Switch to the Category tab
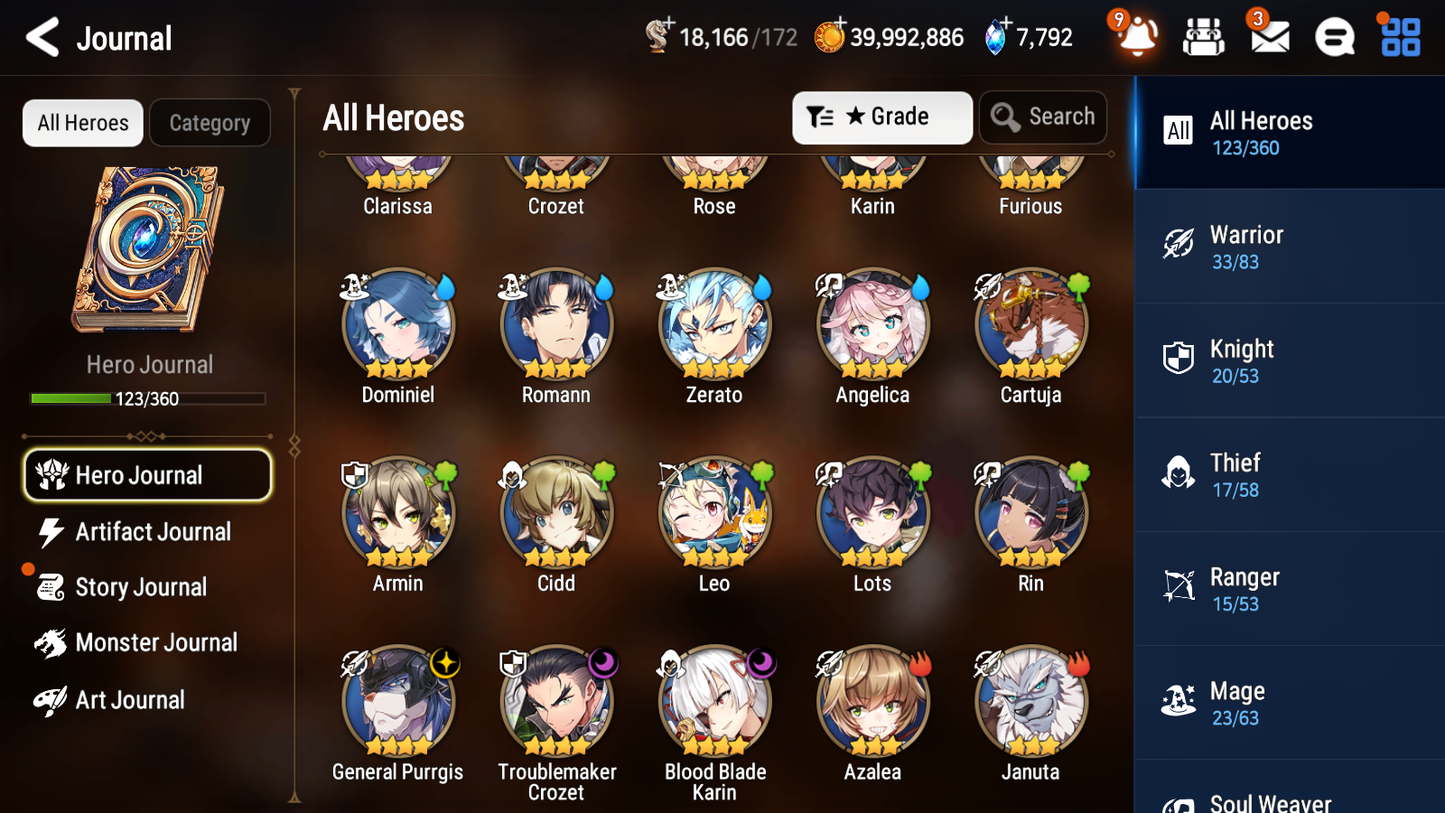Image resolution: width=1445 pixels, height=813 pixels. click(x=209, y=122)
